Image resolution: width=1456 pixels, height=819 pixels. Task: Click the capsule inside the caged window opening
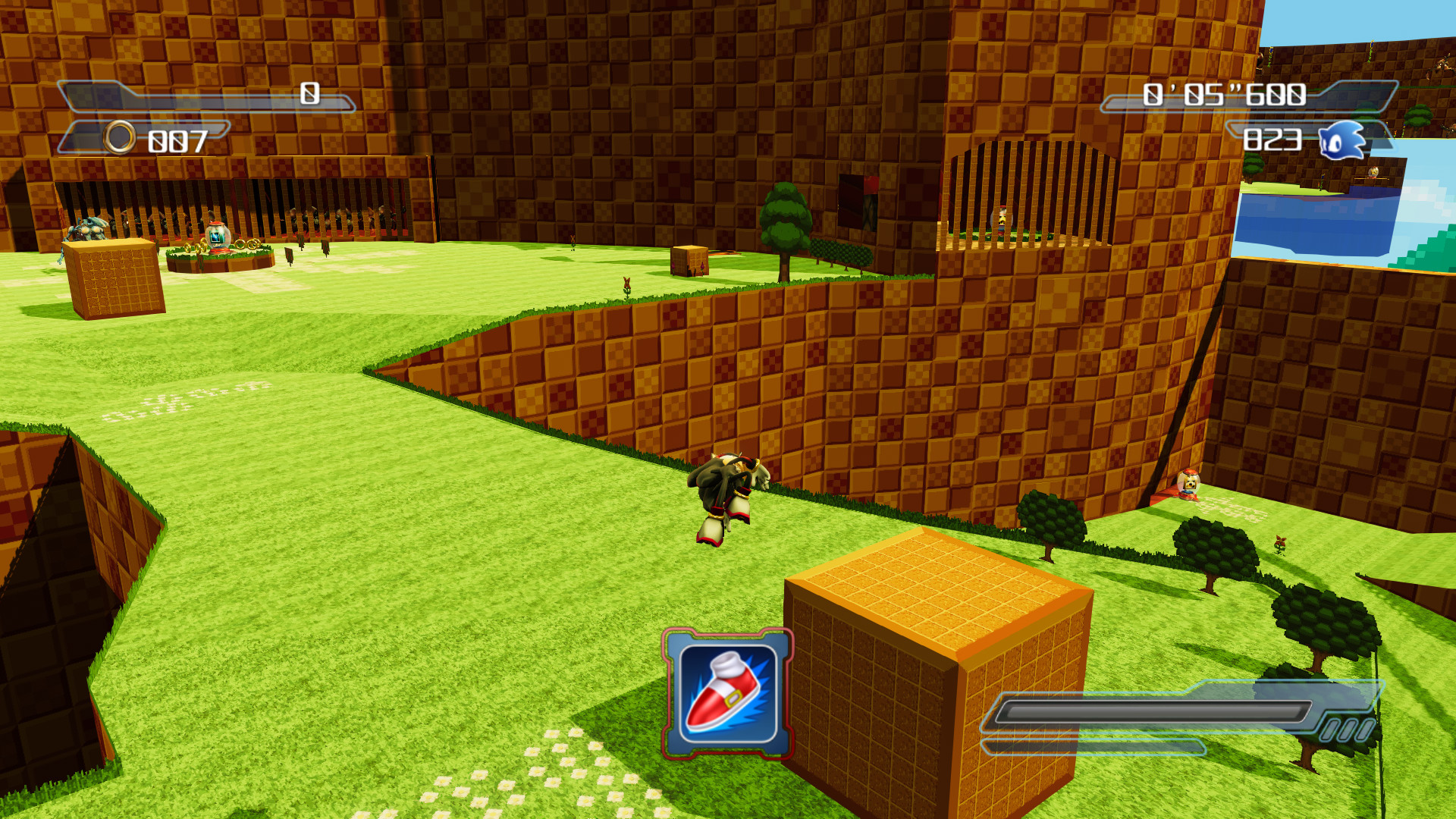point(1002,221)
